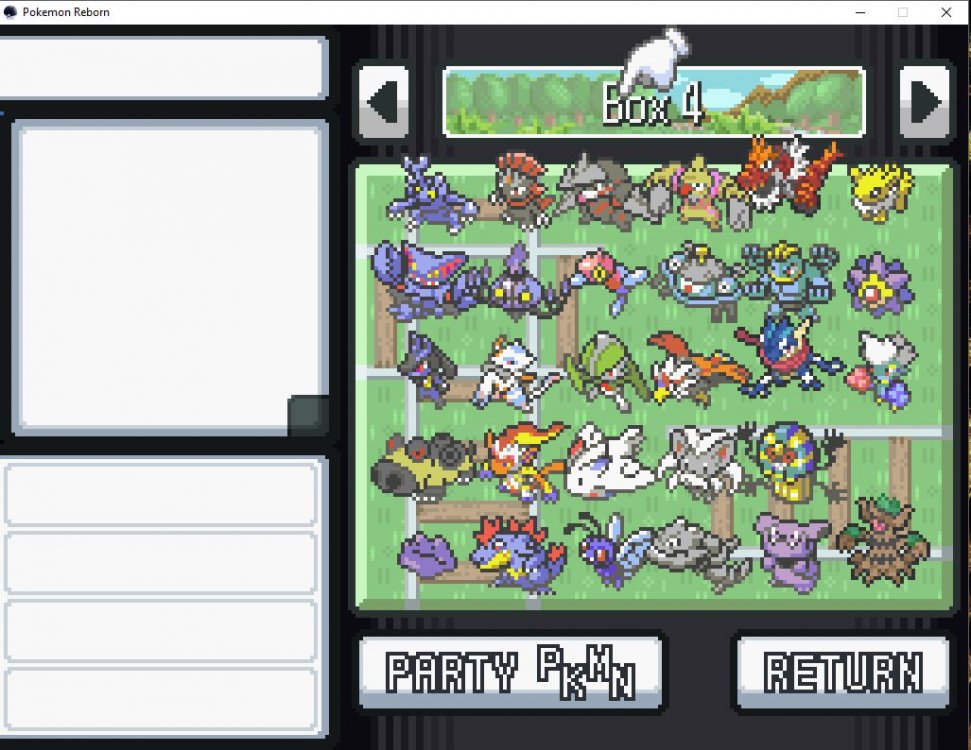Select the Ditto sprite
The image size is (971, 750).
pyautogui.click(x=427, y=555)
